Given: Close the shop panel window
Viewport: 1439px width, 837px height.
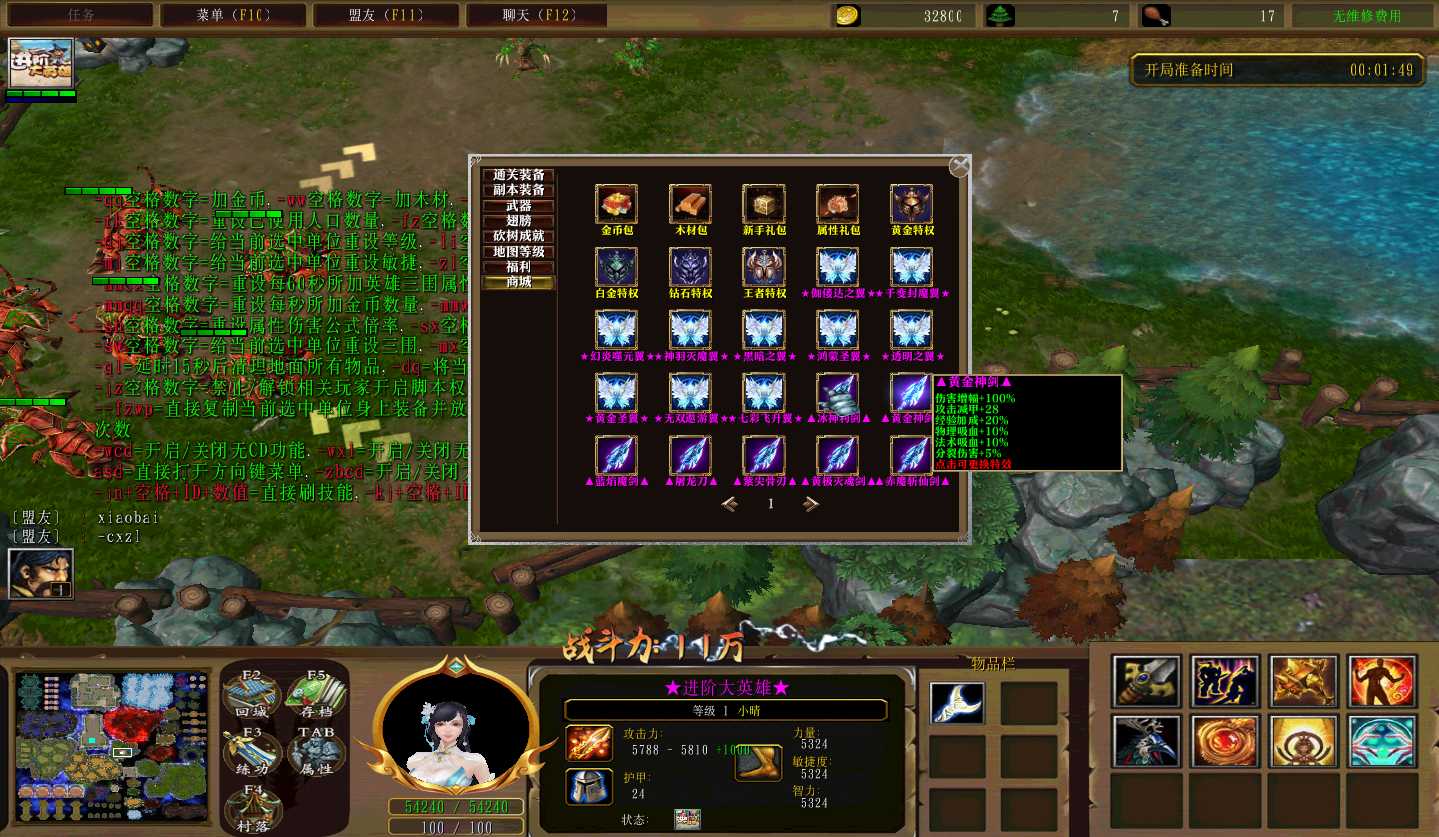Looking at the screenshot, I should pos(959,166).
